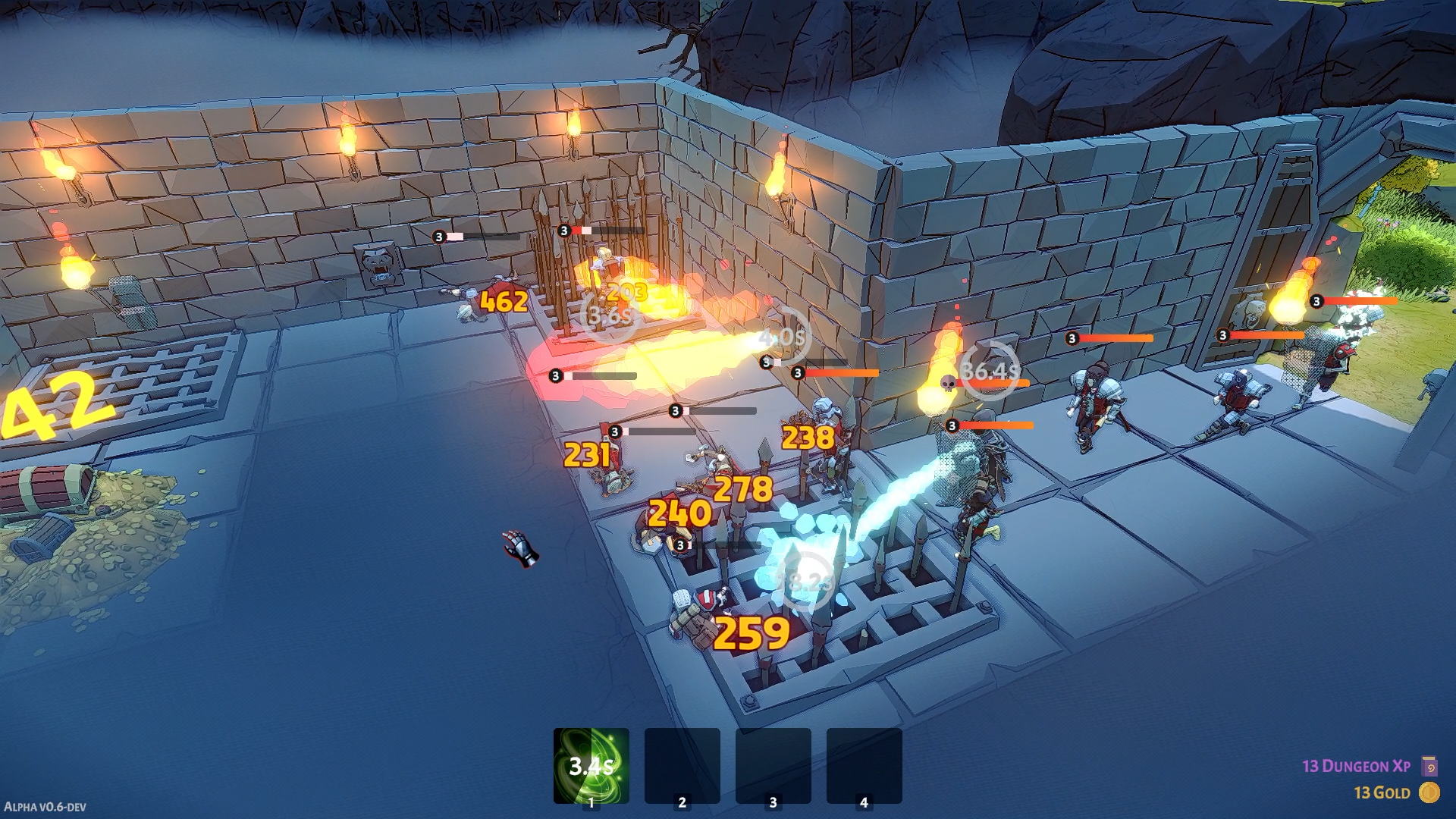Select the green ability in hotbar slot 1
Viewport: 1456px width, 819px height.
click(x=592, y=762)
